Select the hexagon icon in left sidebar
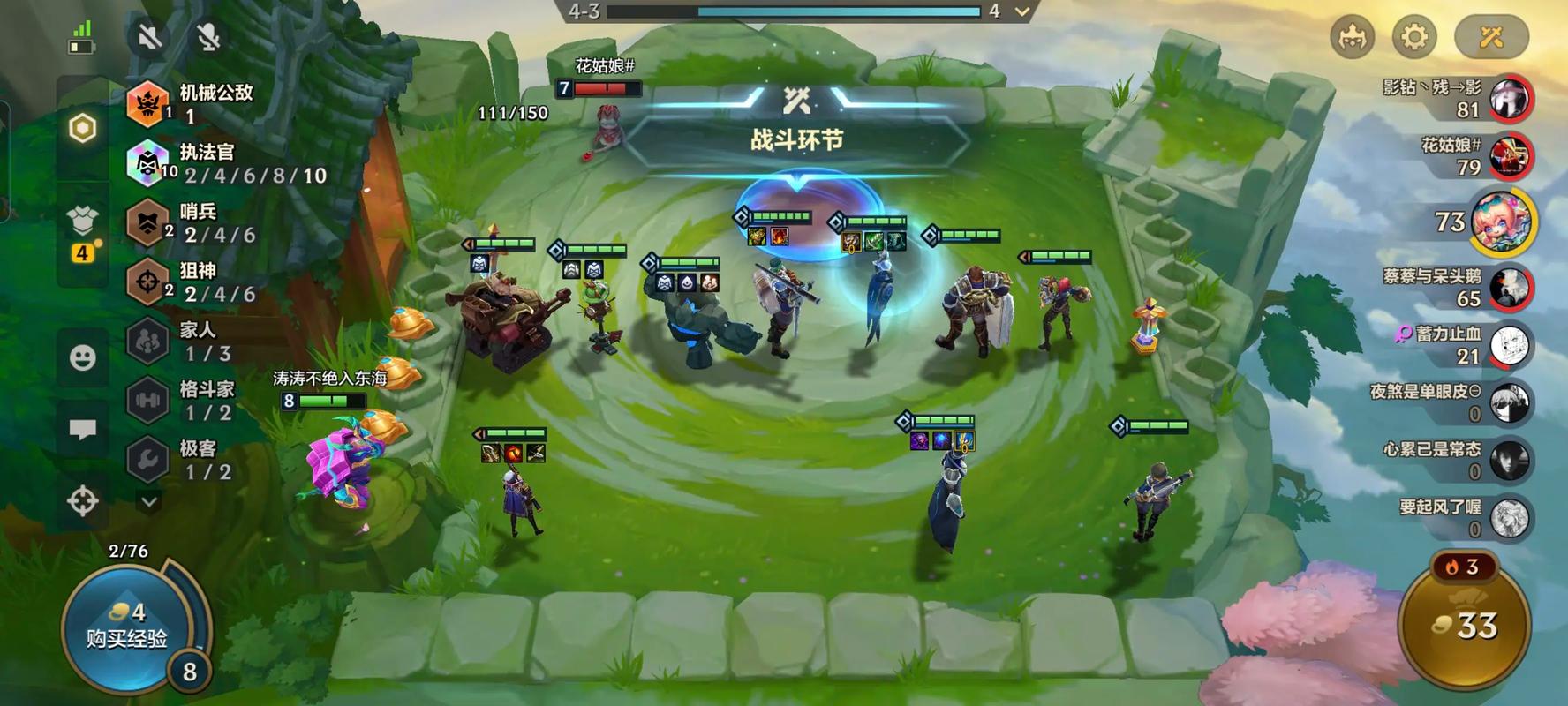This screenshot has width=1568, height=706. [82, 129]
